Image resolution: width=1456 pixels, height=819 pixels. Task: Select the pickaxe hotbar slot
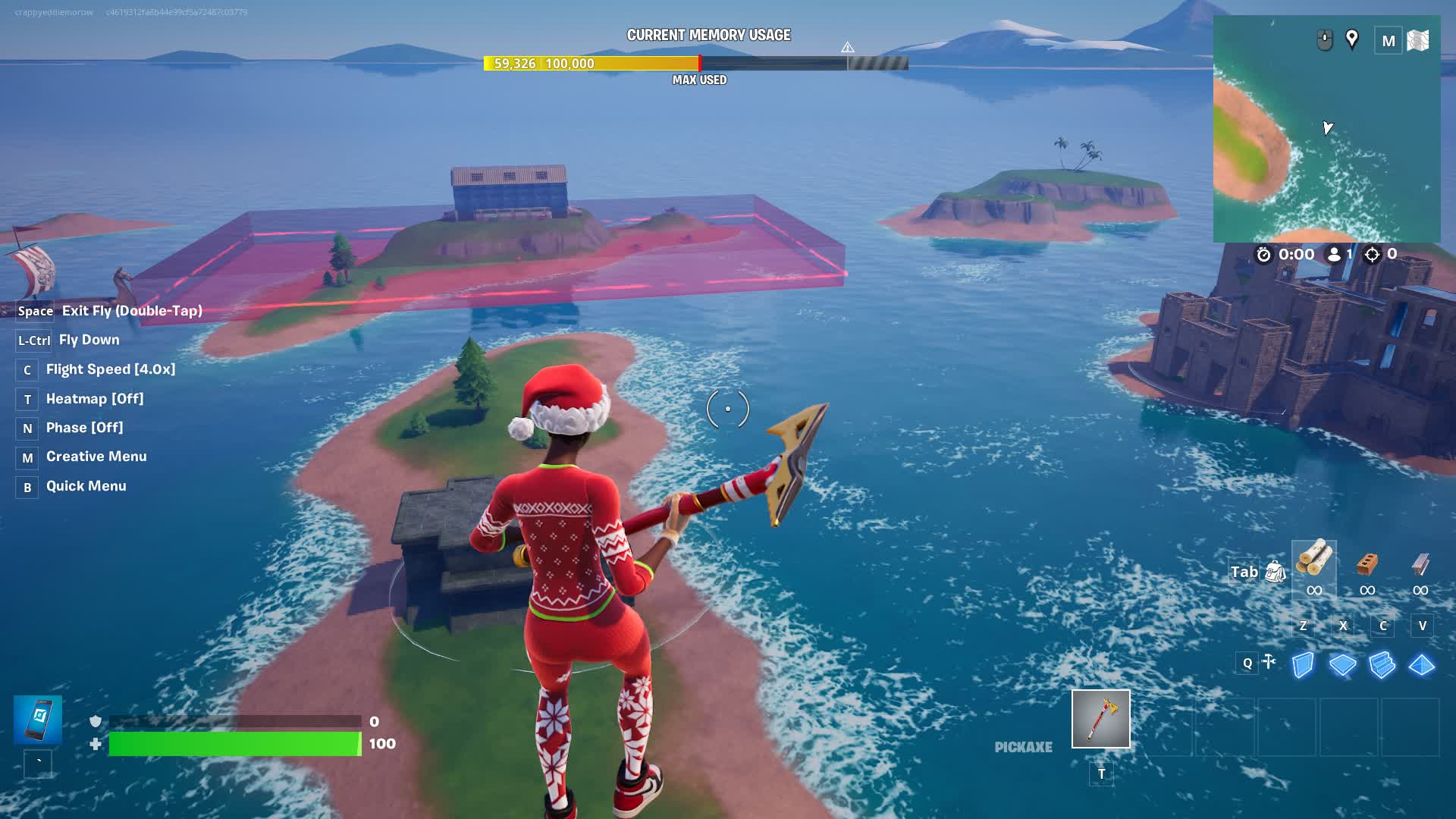1100,719
